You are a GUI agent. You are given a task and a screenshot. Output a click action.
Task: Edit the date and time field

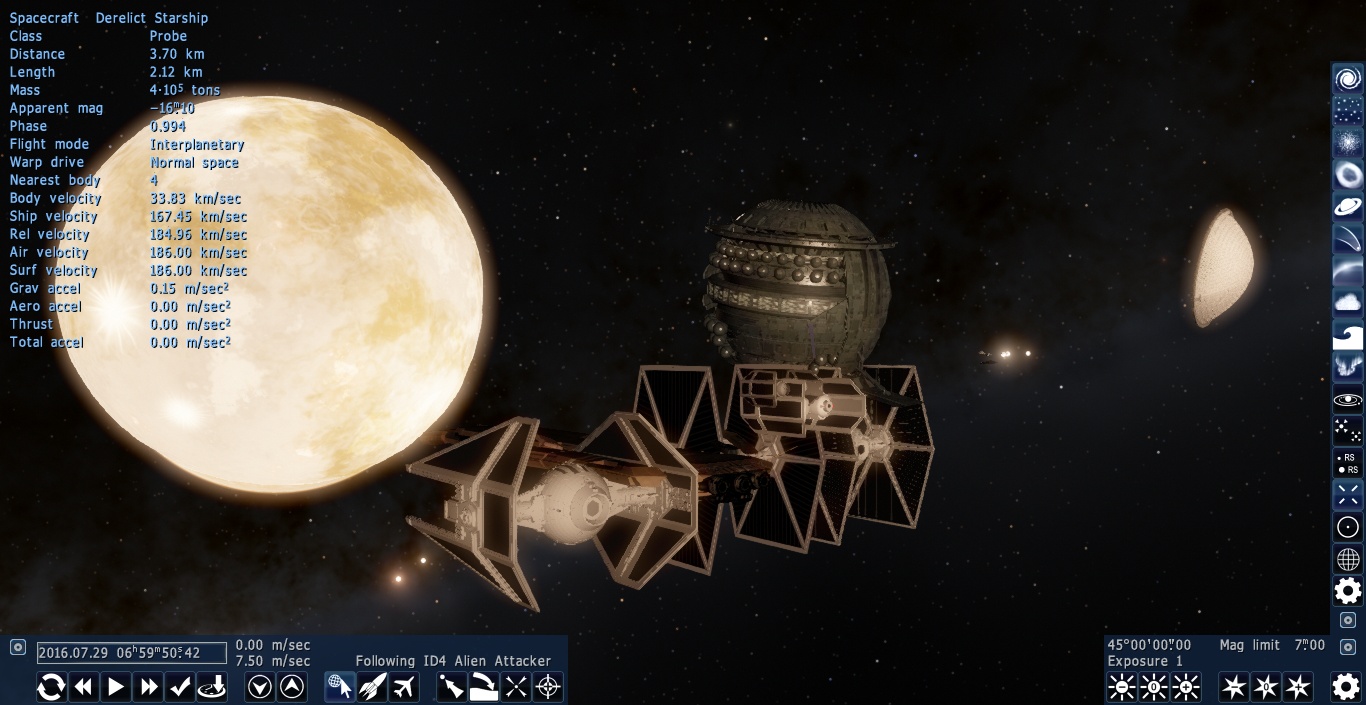tap(131, 653)
